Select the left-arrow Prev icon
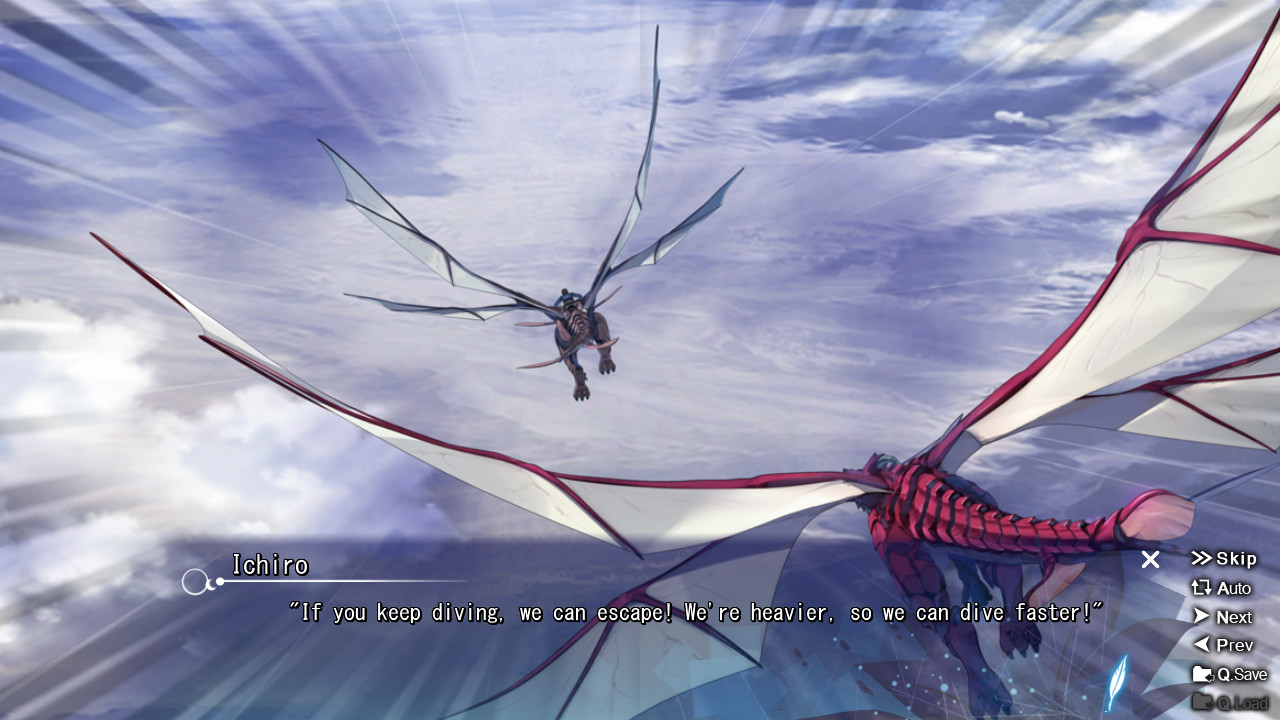This screenshot has width=1280, height=720. tap(1203, 645)
